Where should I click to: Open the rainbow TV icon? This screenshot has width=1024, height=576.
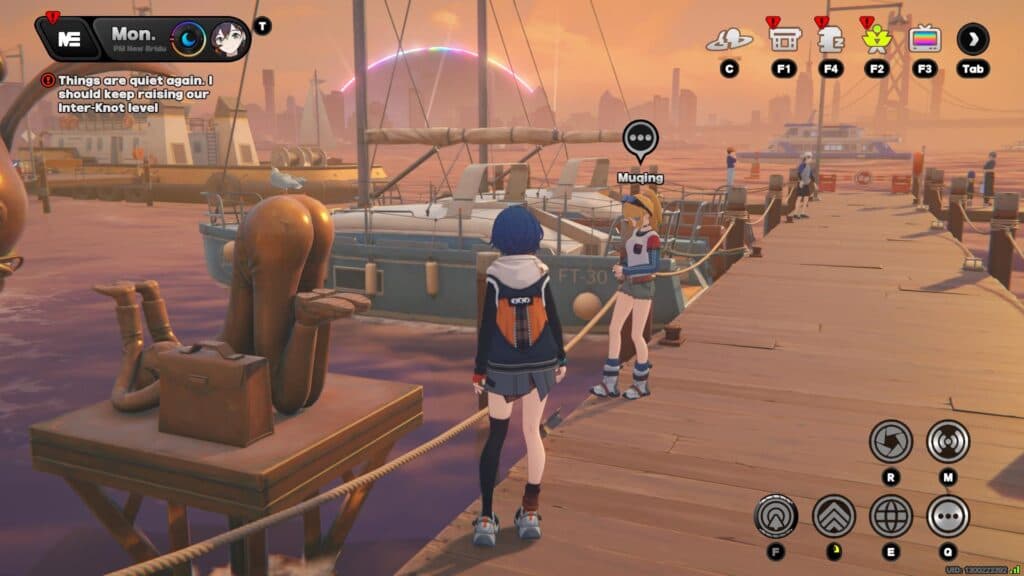[x=925, y=39]
